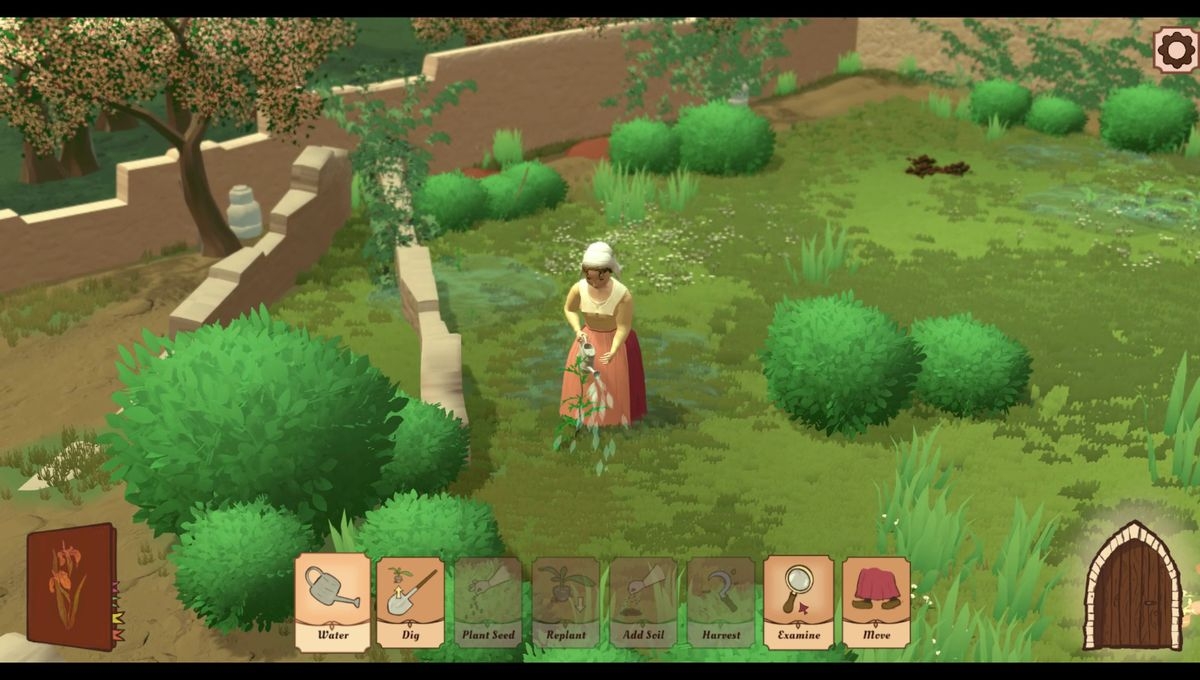Select the Water tool card

[332, 602]
